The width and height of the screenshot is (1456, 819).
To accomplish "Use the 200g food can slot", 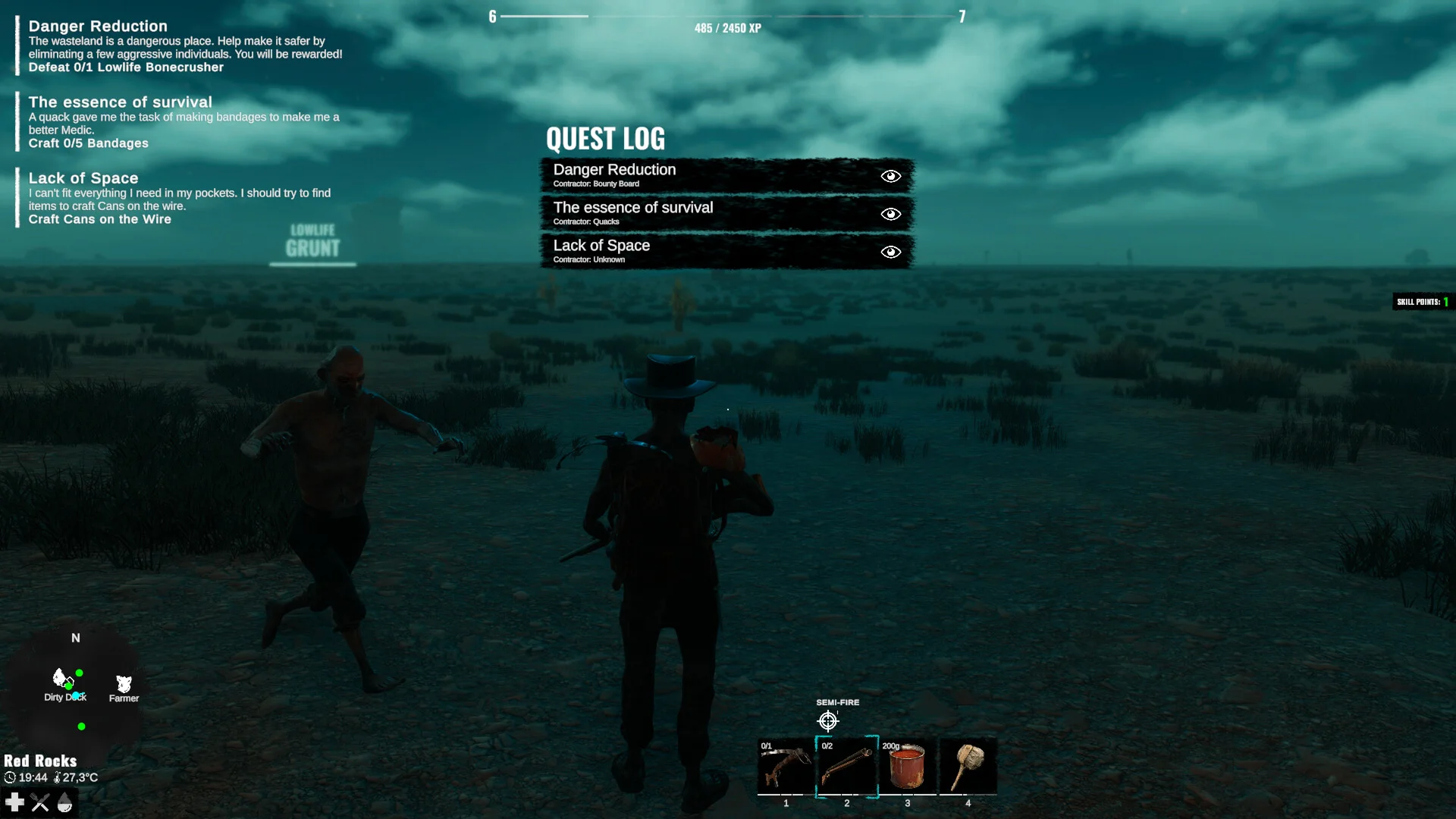I will tap(907, 767).
